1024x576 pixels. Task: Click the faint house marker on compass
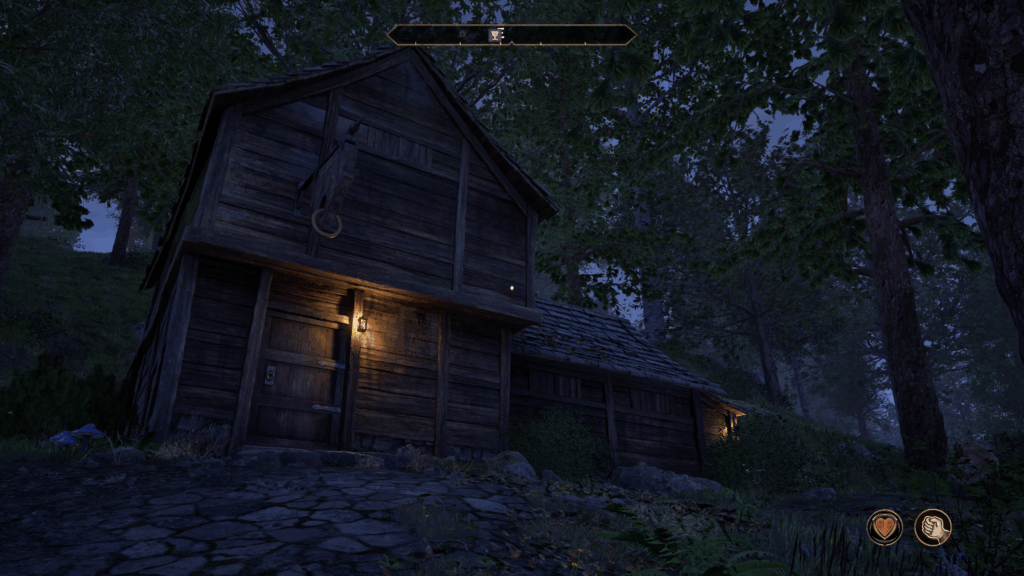point(463,35)
